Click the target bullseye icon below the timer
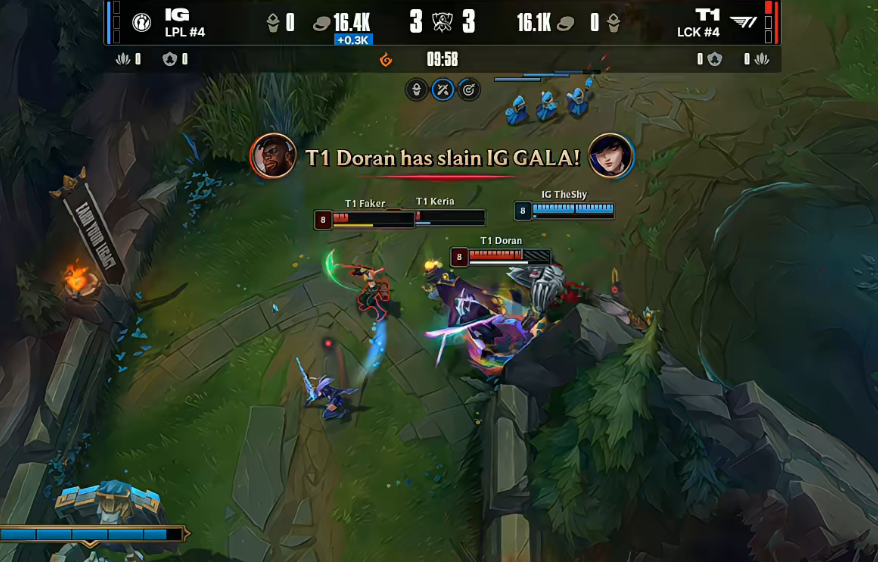878x562 pixels. (468, 90)
